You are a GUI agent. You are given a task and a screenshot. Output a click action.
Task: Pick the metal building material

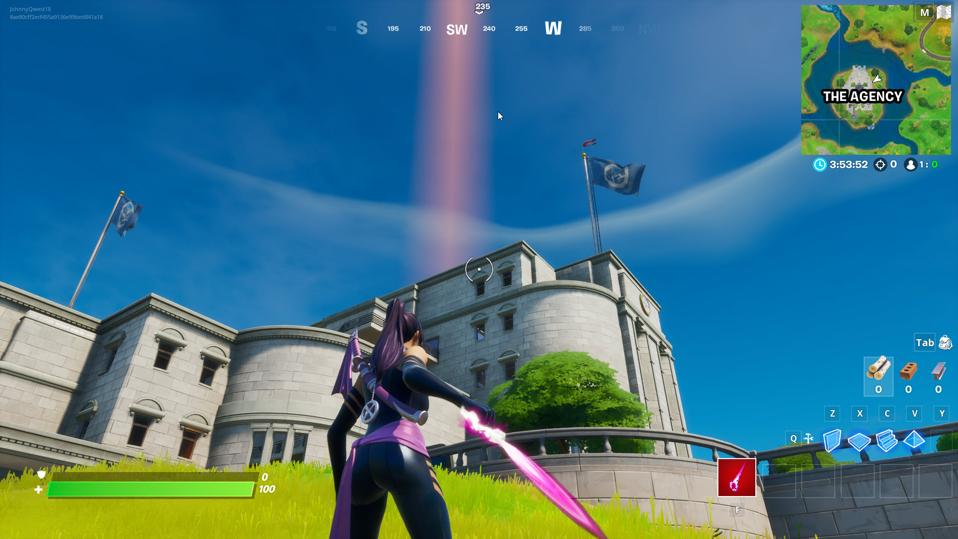[x=938, y=372]
